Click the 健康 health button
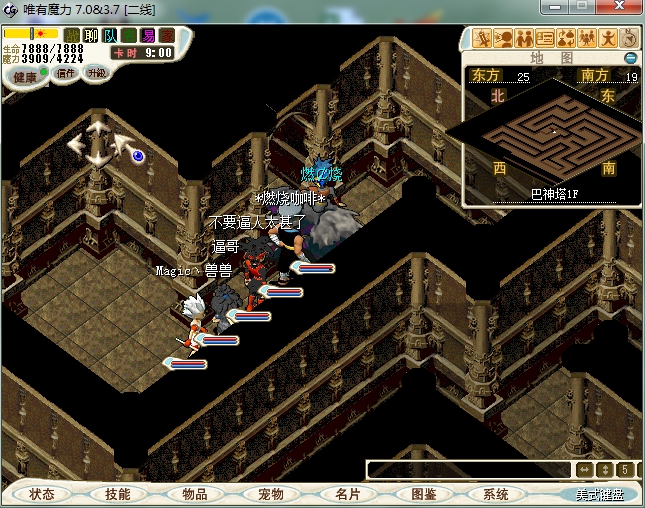 pyautogui.click(x=25, y=76)
